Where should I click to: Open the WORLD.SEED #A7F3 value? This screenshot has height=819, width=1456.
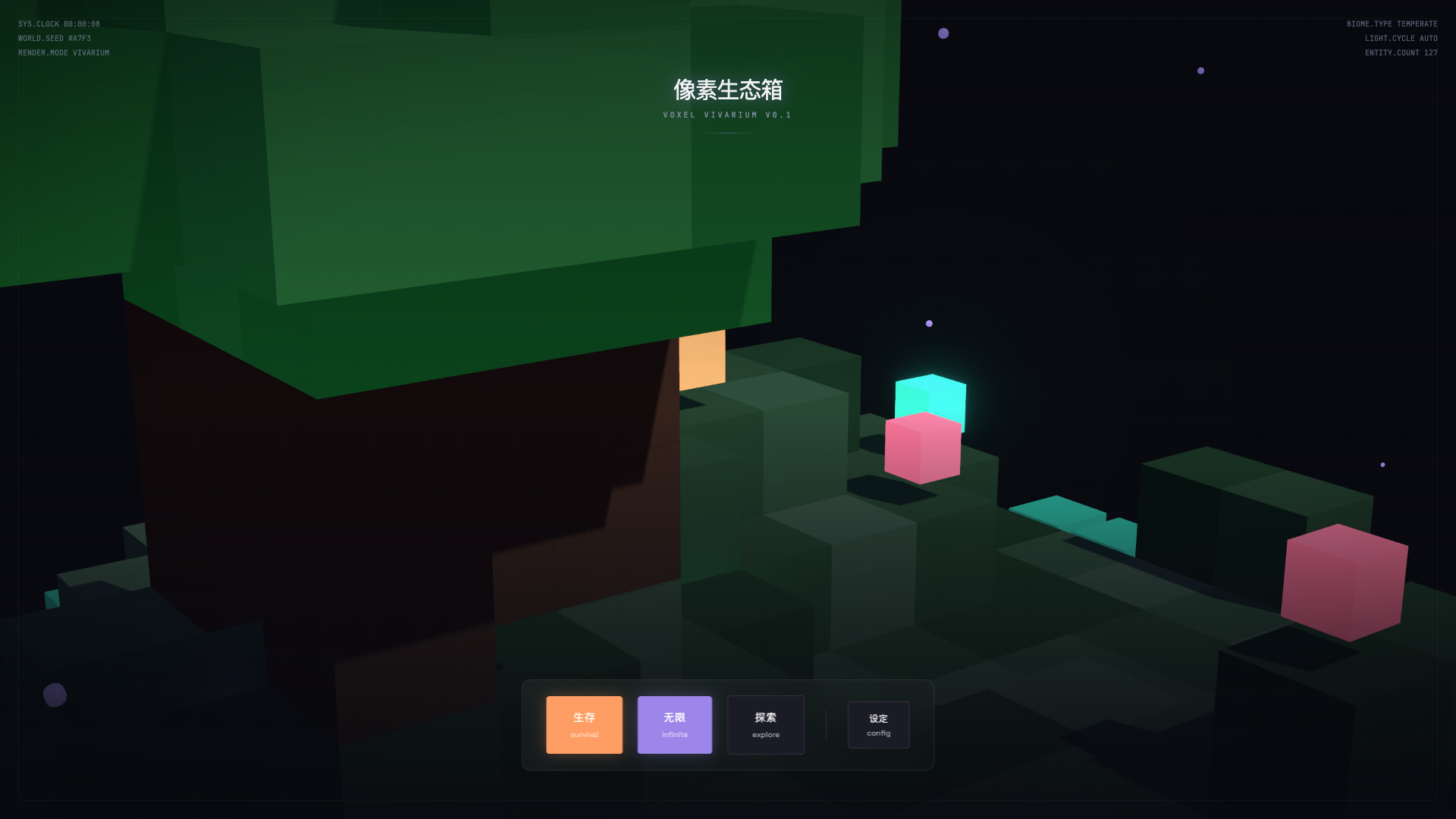click(x=55, y=38)
